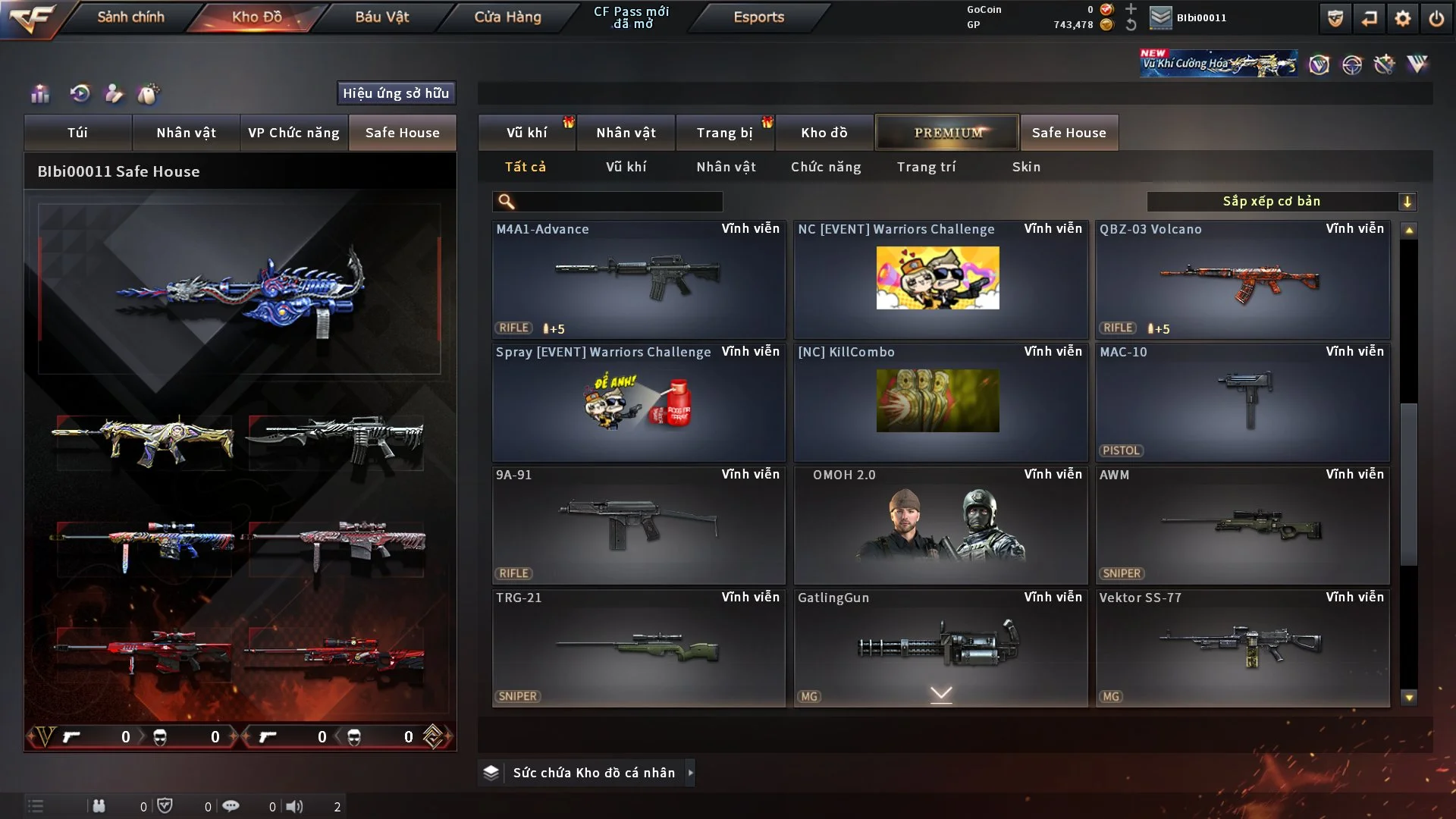
Task: Open the Esports section
Action: click(758, 17)
